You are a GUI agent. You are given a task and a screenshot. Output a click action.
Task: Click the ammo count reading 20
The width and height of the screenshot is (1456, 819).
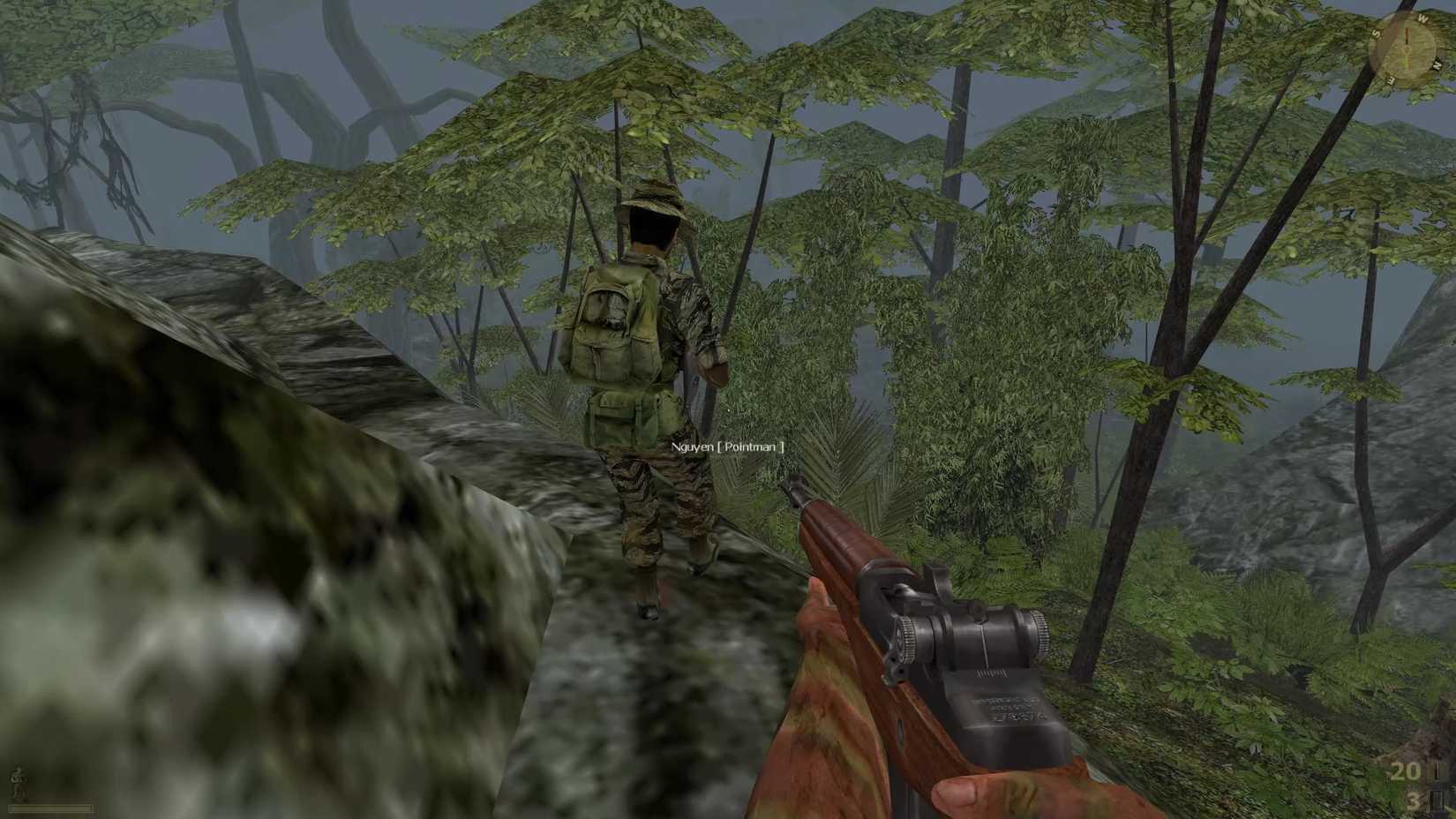[x=1406, y=772]
